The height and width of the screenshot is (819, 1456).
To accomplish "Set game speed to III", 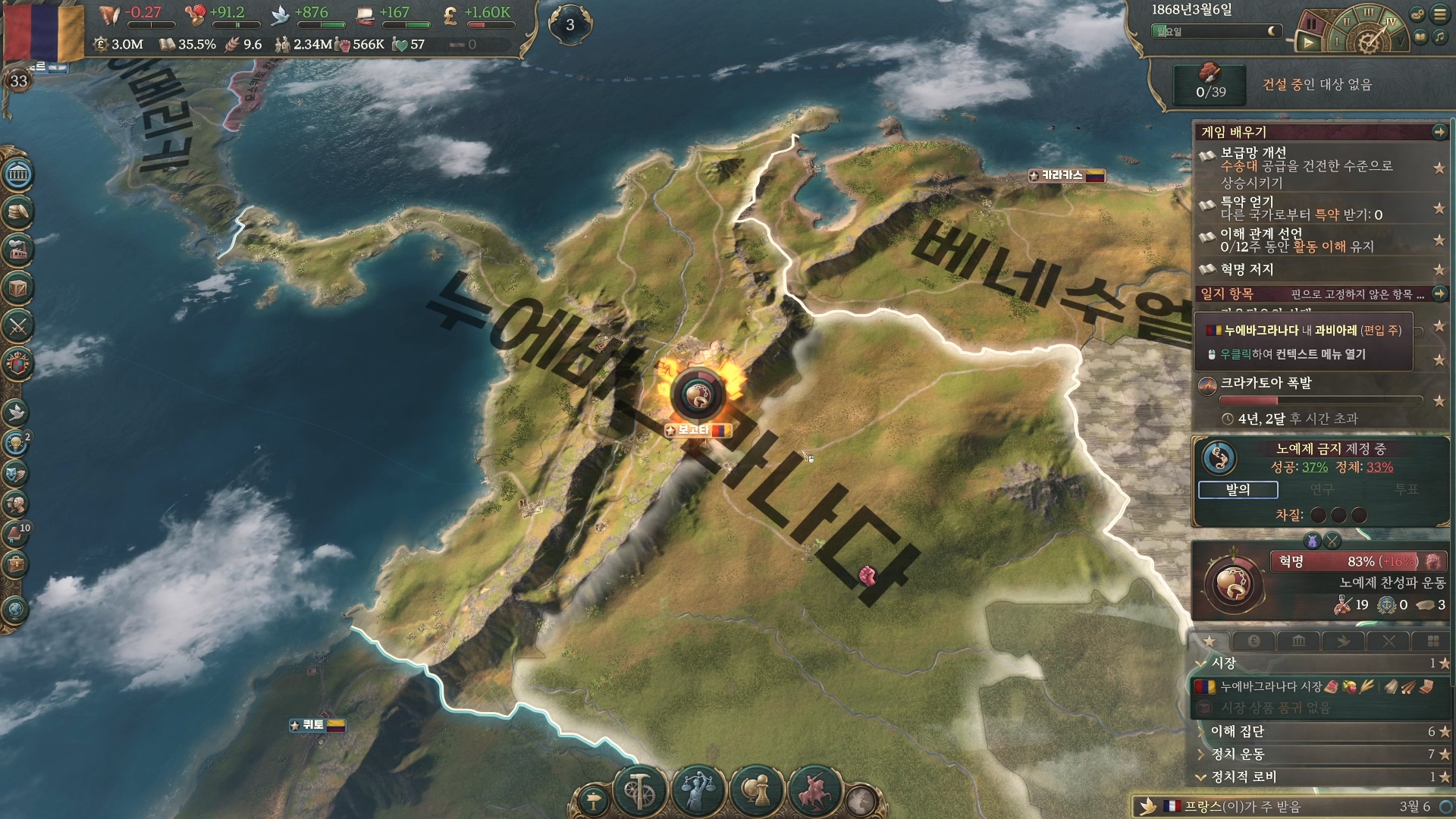I will [1368, 12].
